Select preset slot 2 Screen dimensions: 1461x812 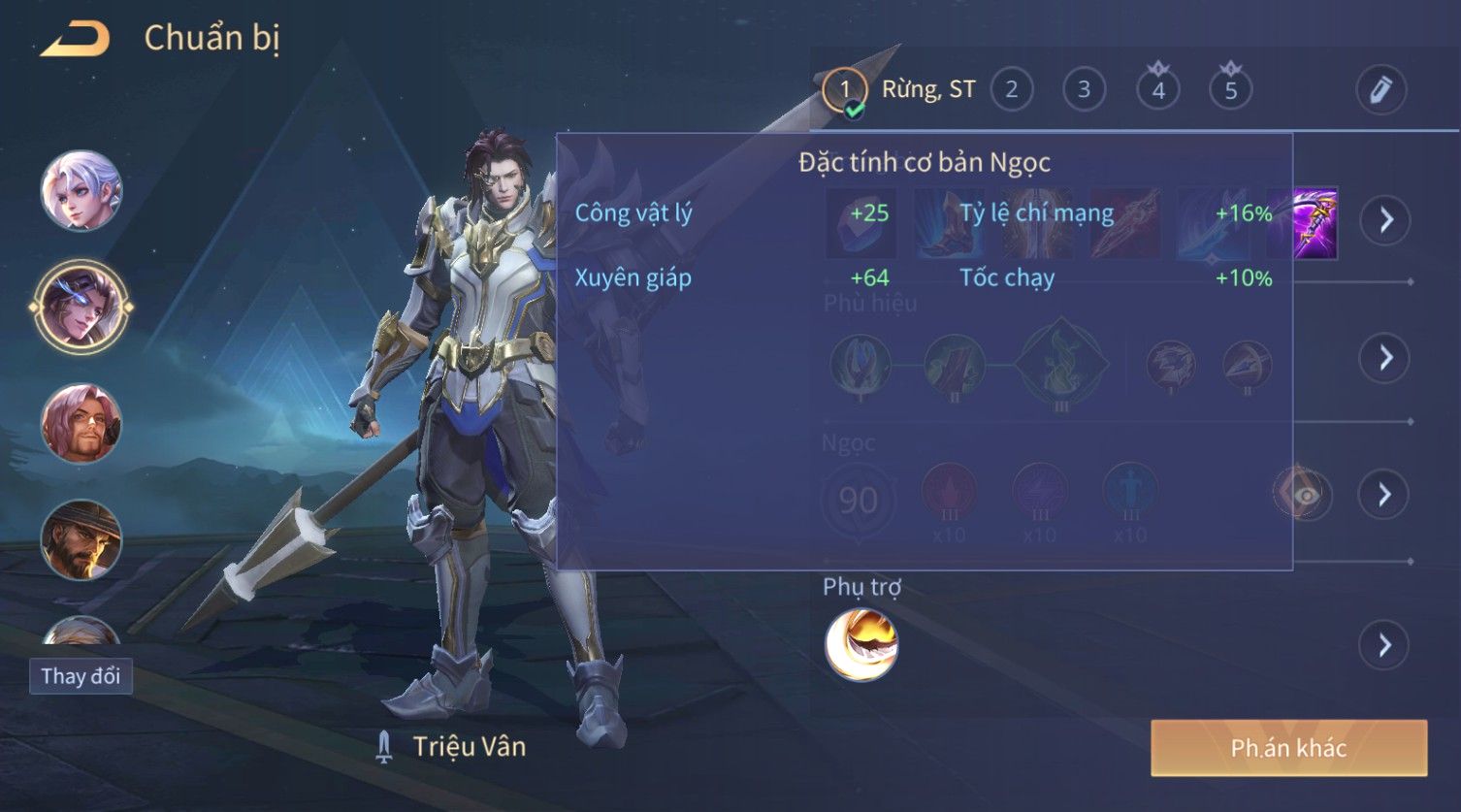point(1011,90)
